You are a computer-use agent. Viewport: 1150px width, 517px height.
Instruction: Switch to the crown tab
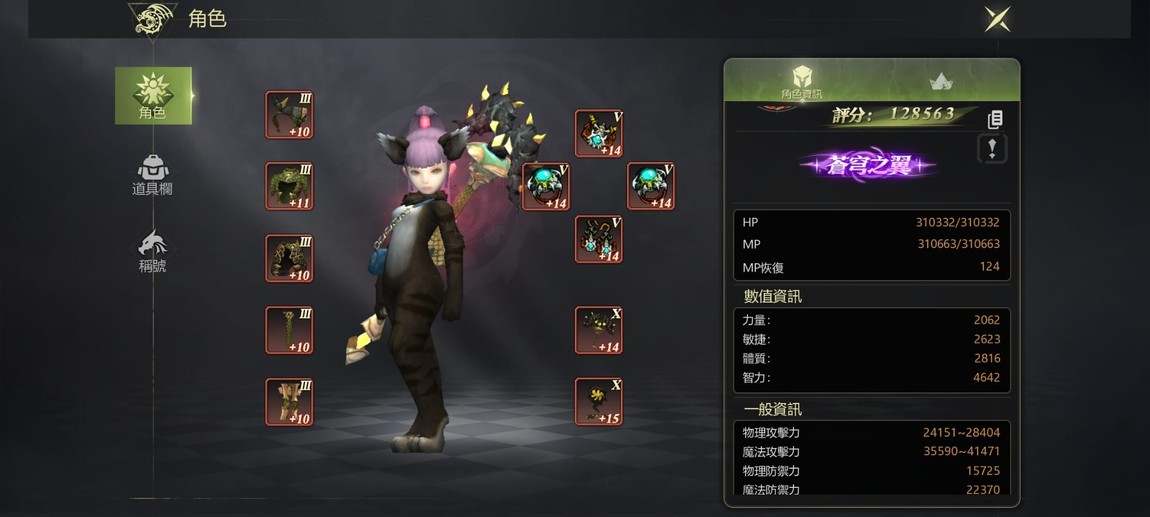(x=940, y=81)
